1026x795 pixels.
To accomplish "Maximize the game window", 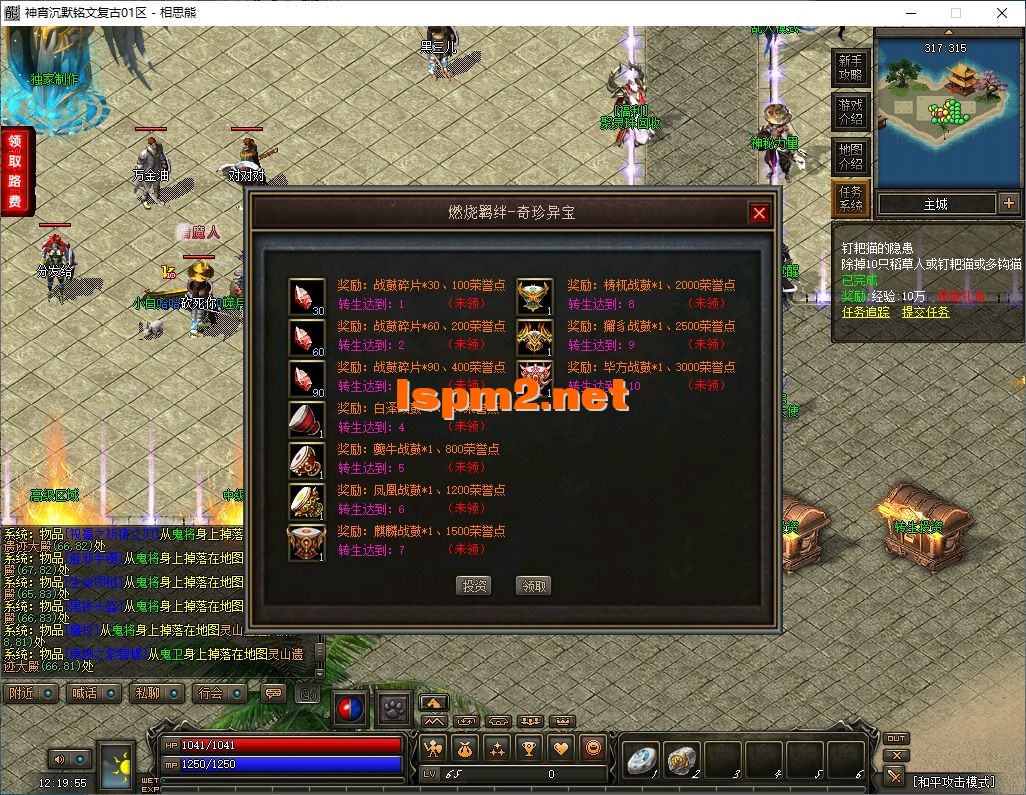I will 955,14.
